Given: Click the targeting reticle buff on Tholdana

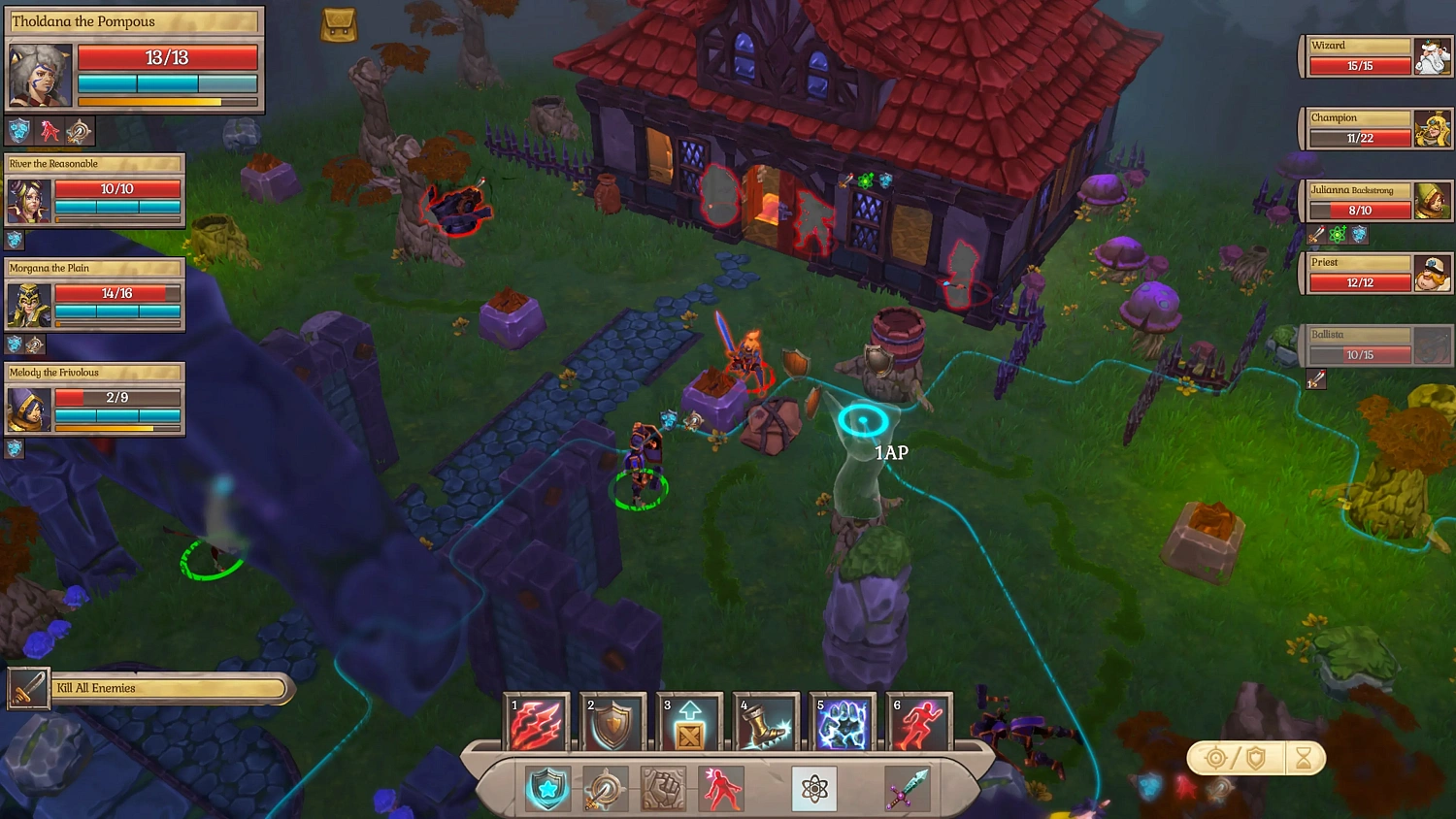Looking at the screenshot, I should click(80, 130).
